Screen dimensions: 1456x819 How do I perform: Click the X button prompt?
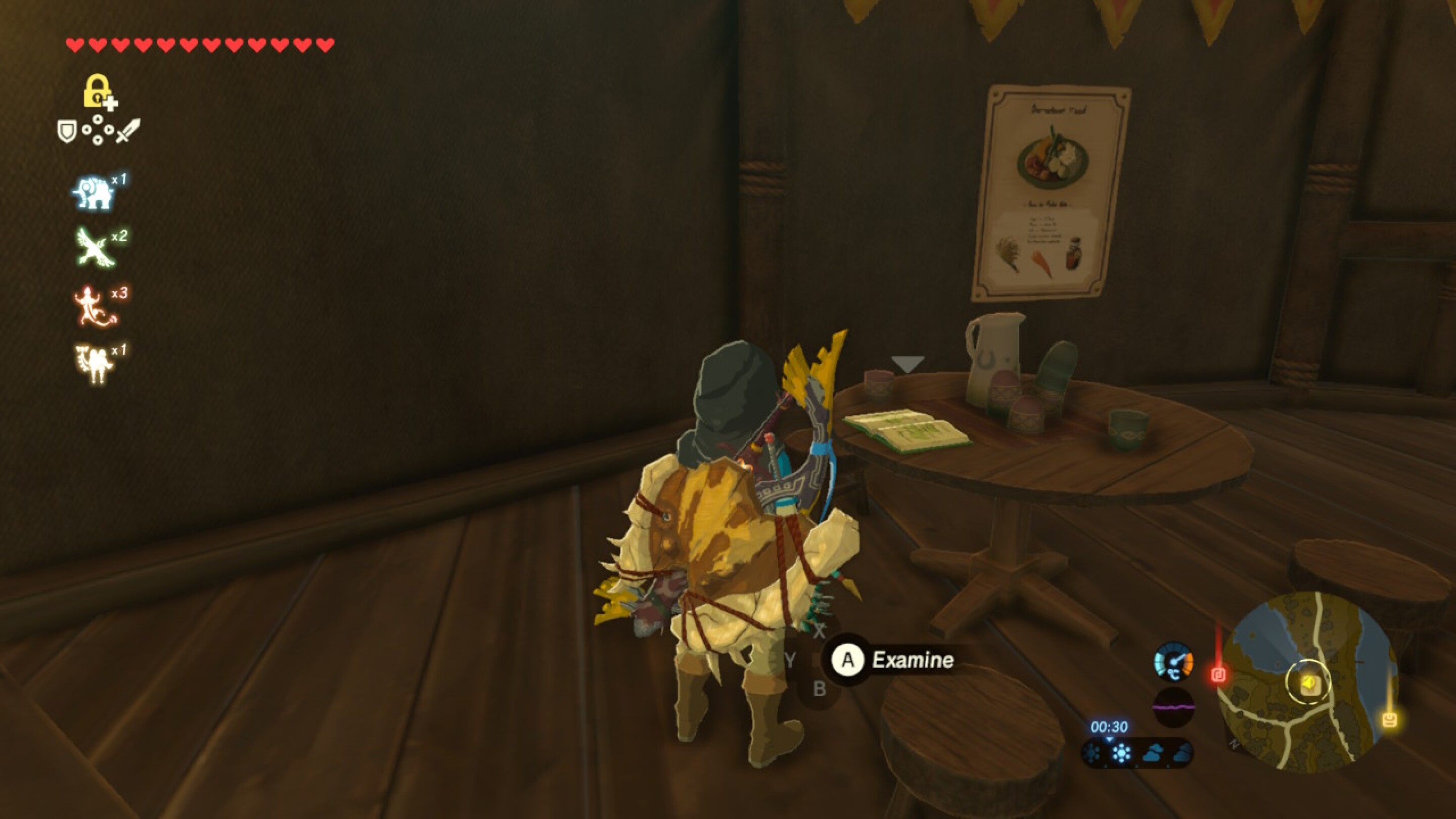(820, 632)
